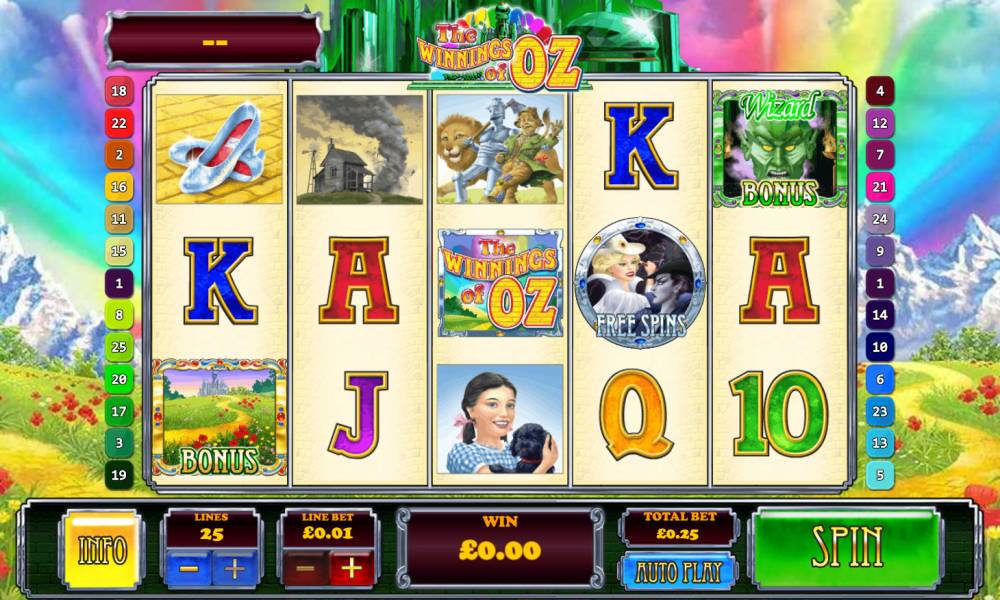Spin the reels with the green SPIN button
Image resolution: width=1000 pixels, height=600 pixels.
pyautogui.click(x=846, y=547)
